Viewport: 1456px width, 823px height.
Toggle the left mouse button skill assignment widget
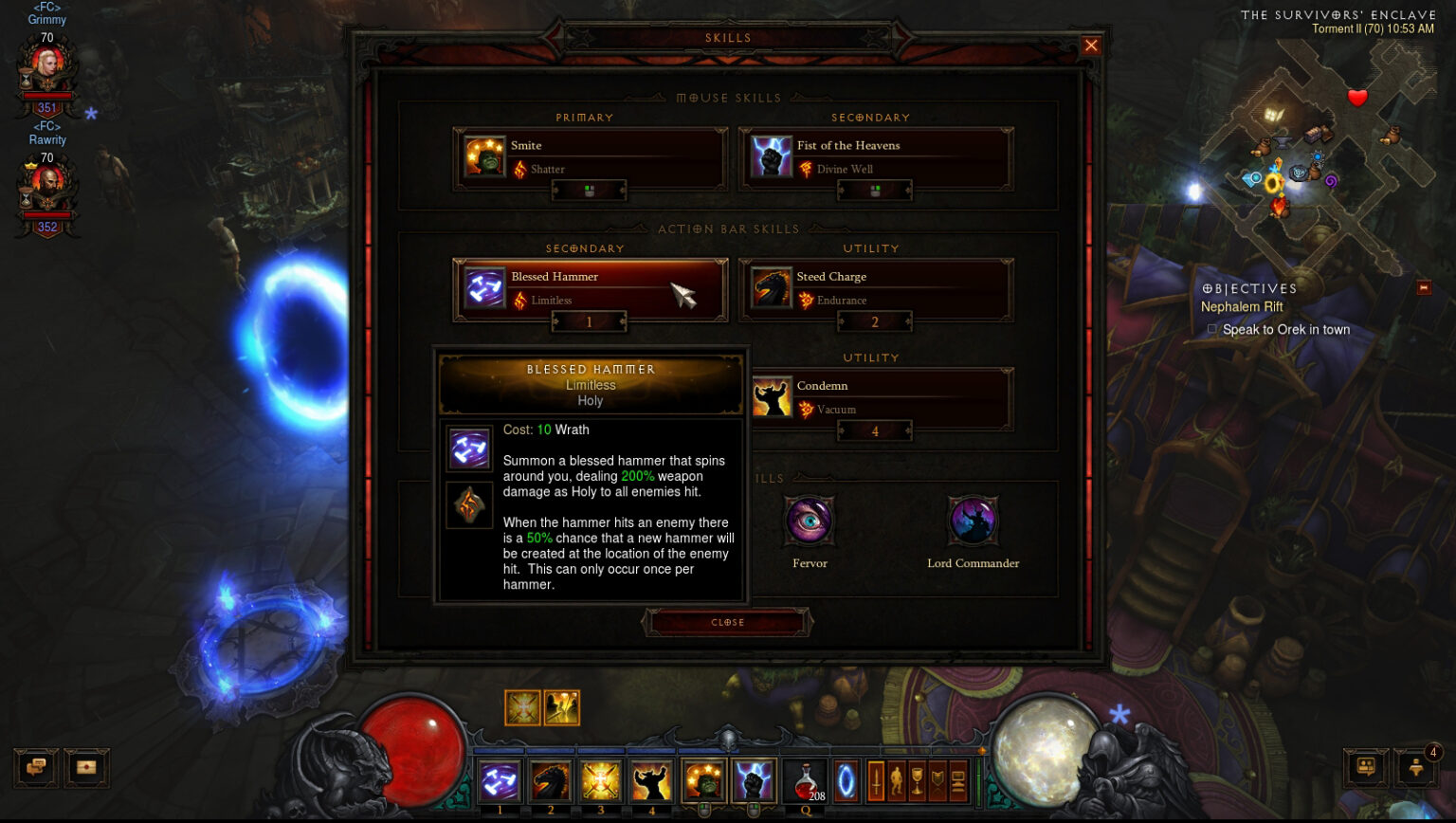(x=589, y=190)
